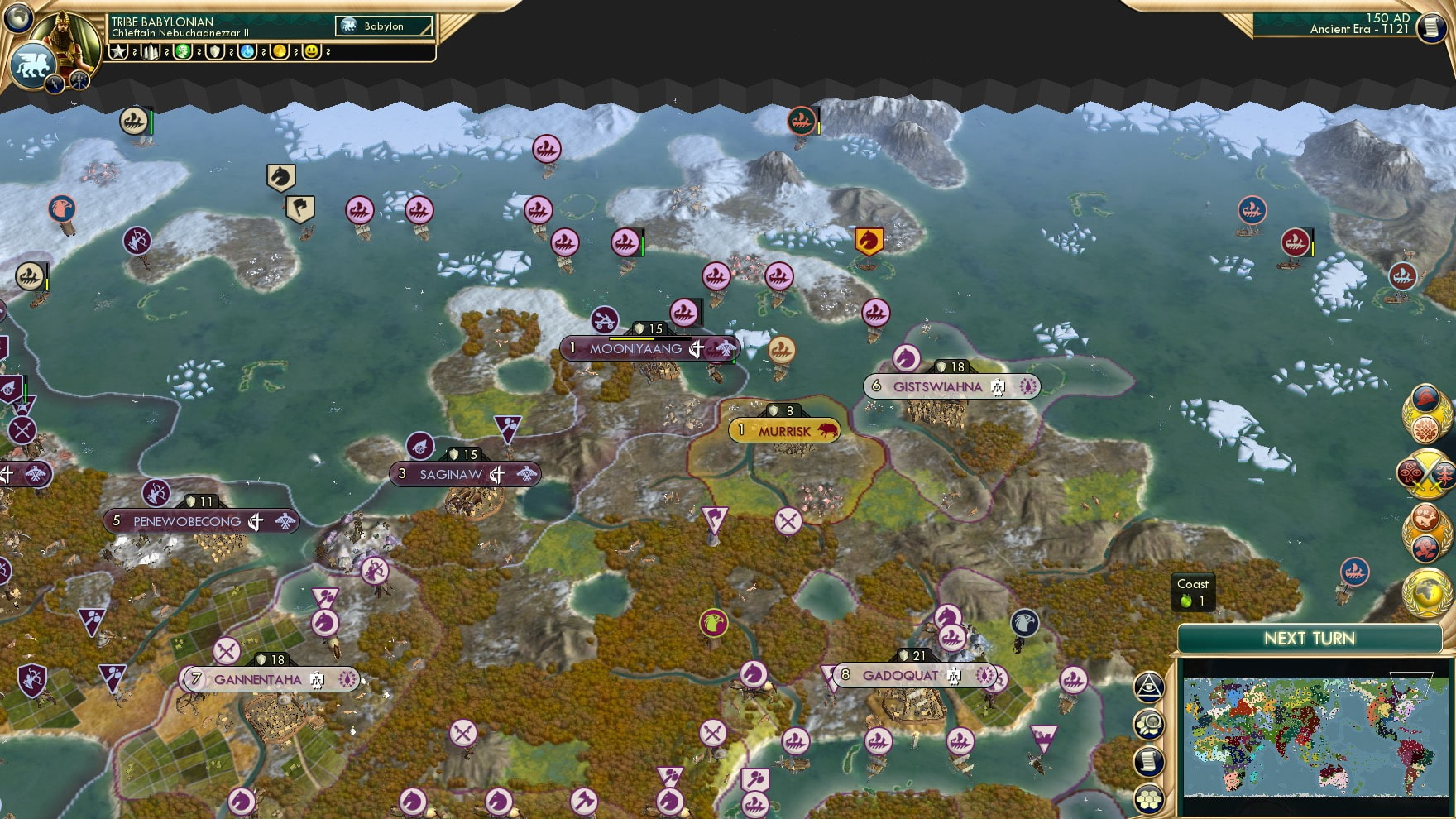The width and height of the screenshot is (1456, 819).
Task: Open Military Overview via crossed swords medallion
Action: (1427, 476)
